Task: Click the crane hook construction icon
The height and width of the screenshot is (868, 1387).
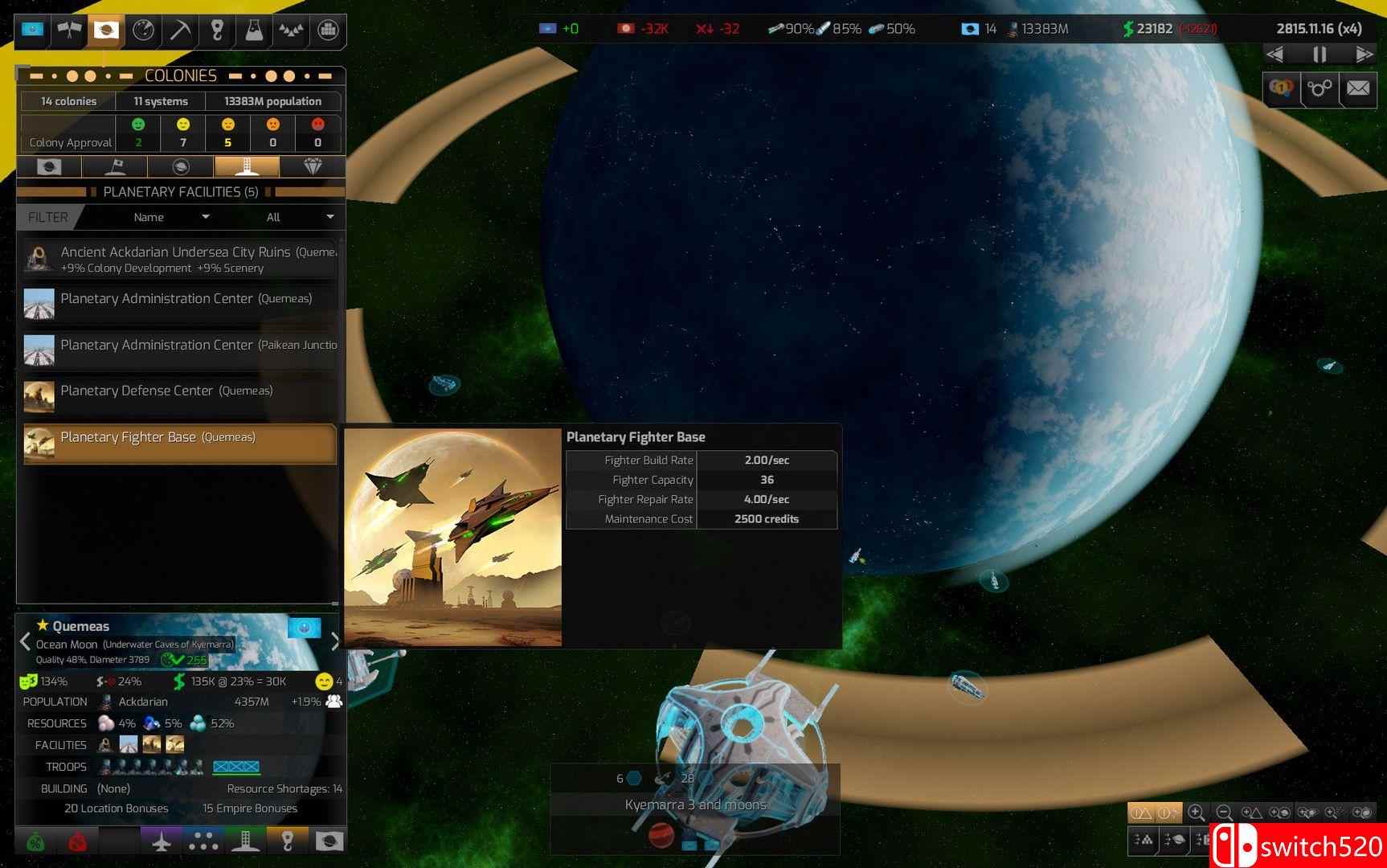Action: (215, 30)
